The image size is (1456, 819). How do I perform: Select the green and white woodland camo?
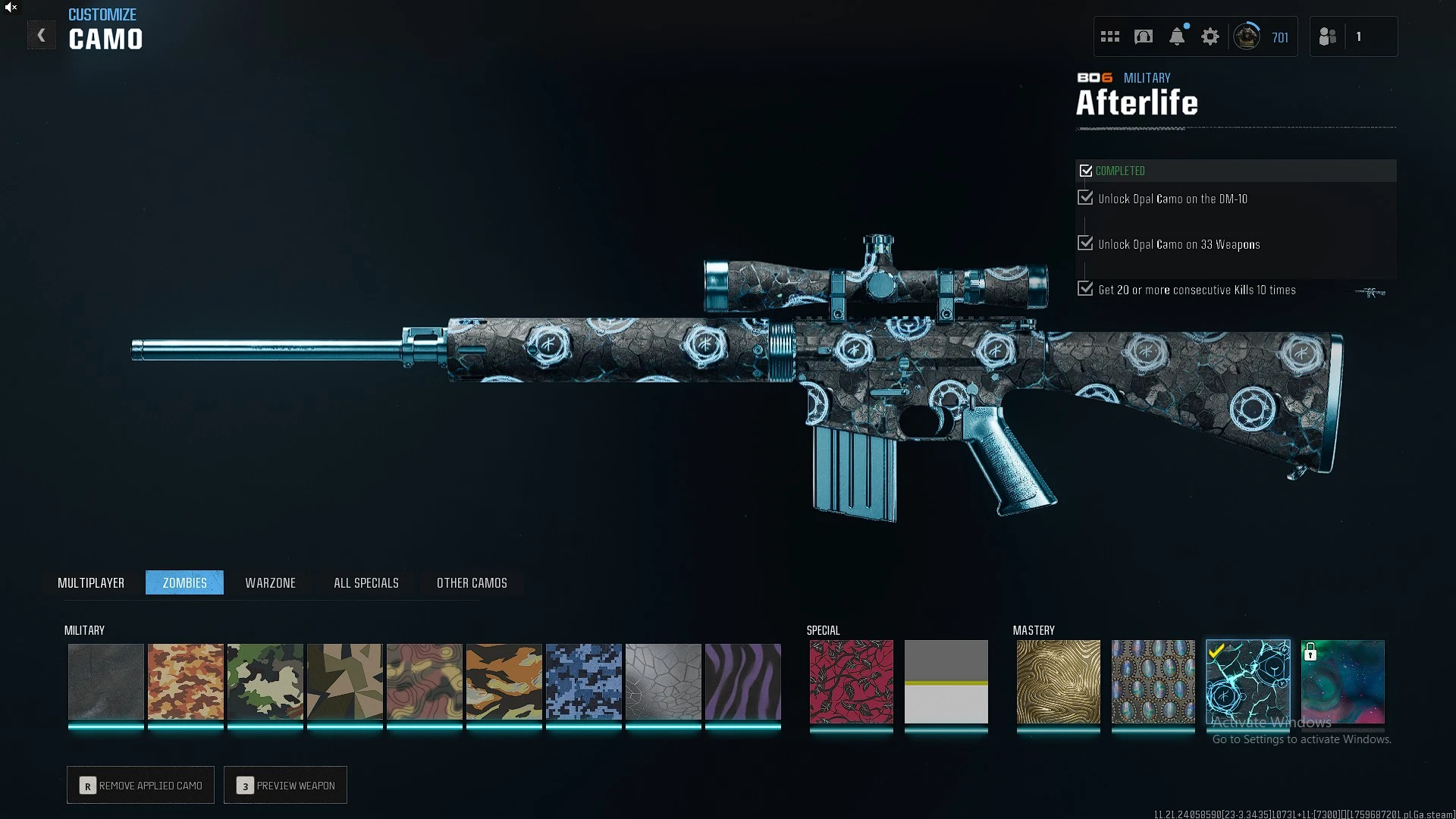click(x=265, y=681)
